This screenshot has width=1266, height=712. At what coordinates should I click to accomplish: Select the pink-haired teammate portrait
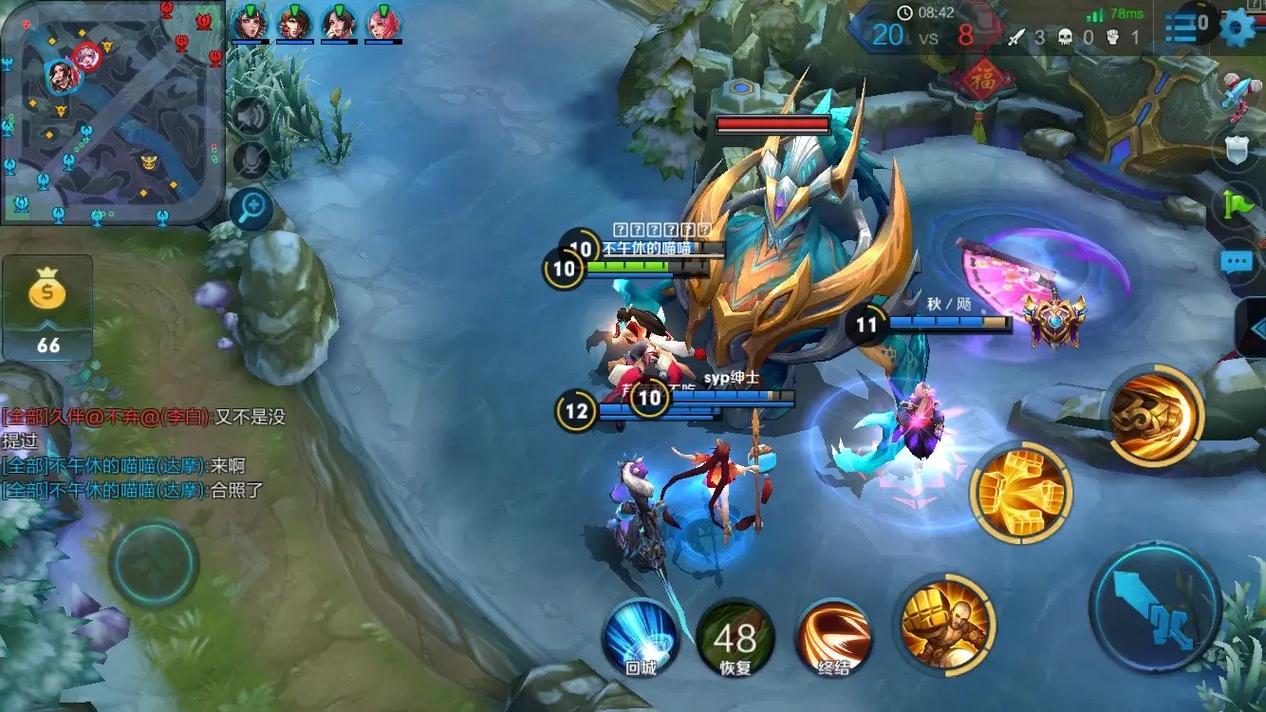(x=383, y=23)
